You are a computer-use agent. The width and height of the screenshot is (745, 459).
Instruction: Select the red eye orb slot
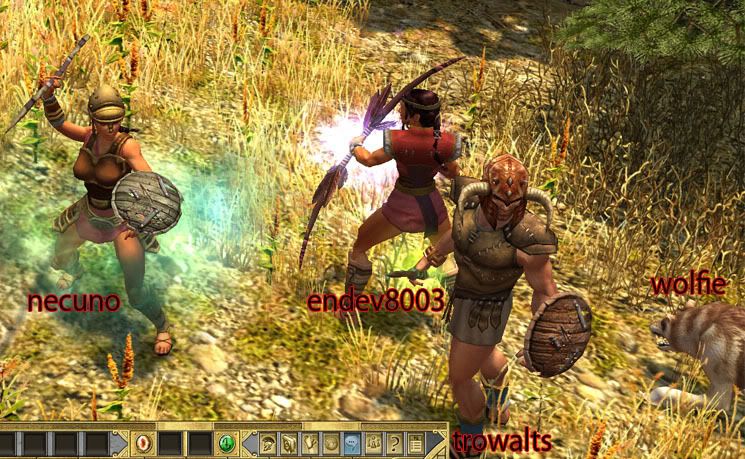click(x=142, y=442)
